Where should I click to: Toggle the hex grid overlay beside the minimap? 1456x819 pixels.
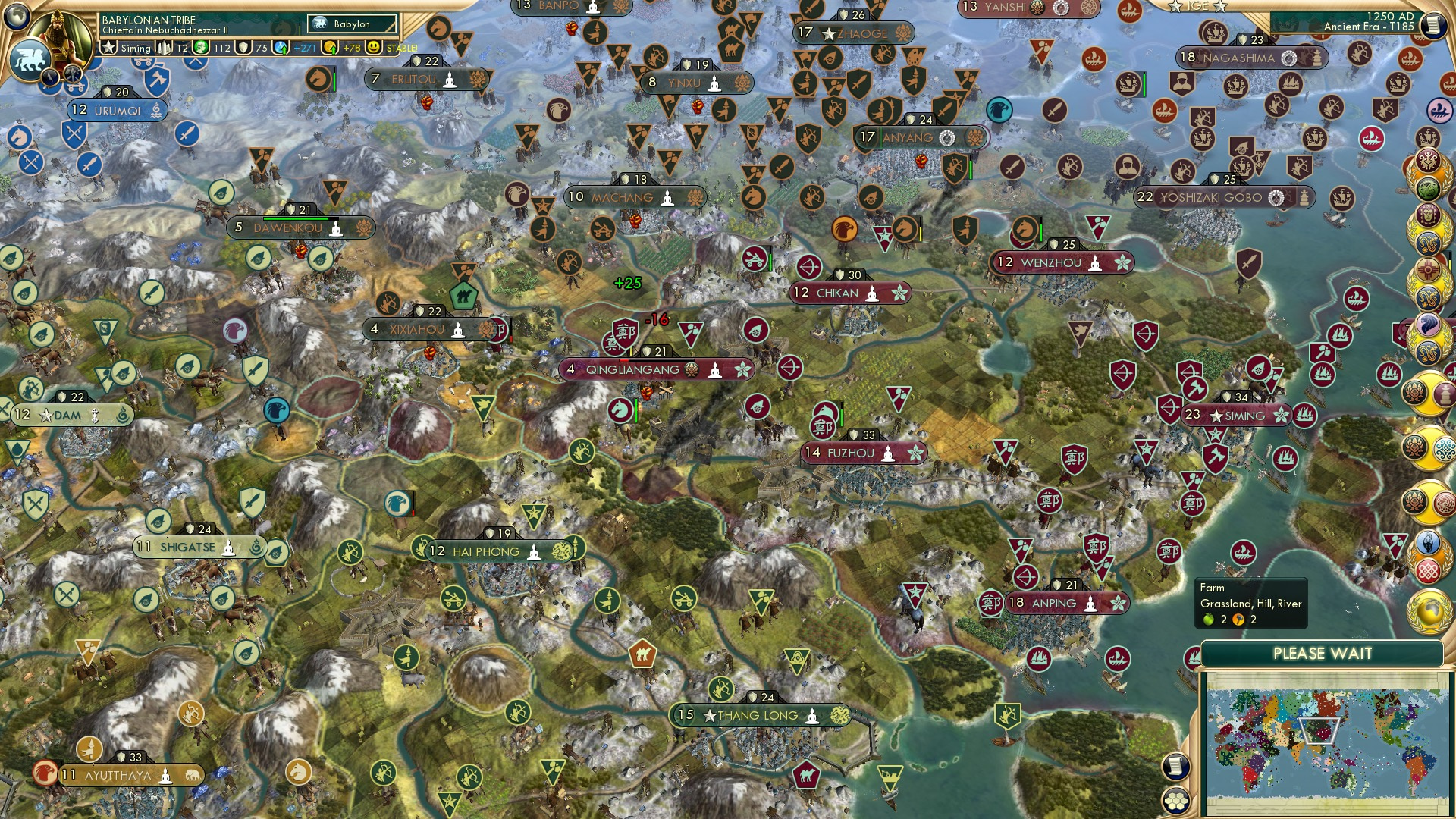click(1175, 802)
